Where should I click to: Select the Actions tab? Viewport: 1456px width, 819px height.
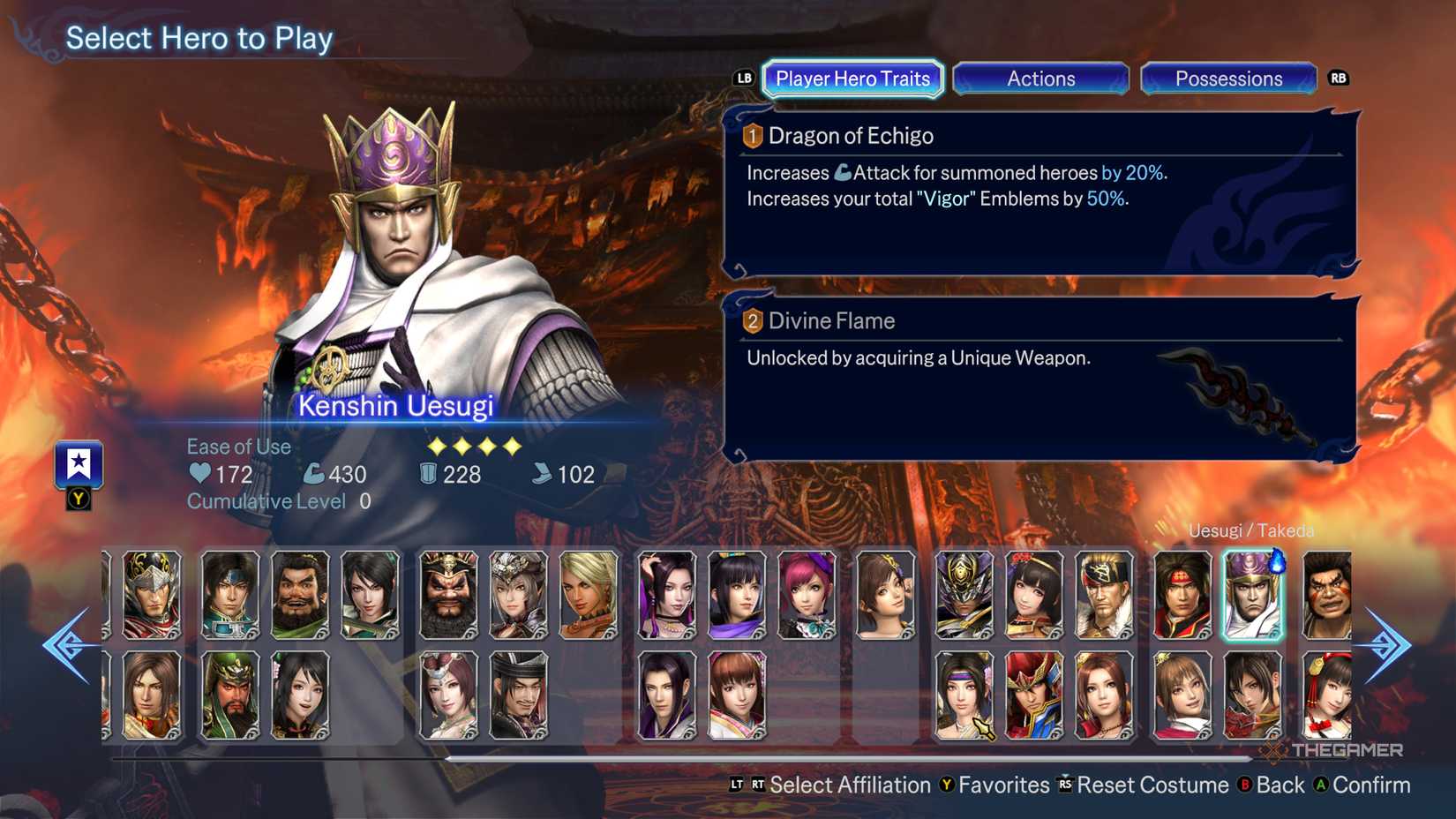click(x=1041, y=79)
